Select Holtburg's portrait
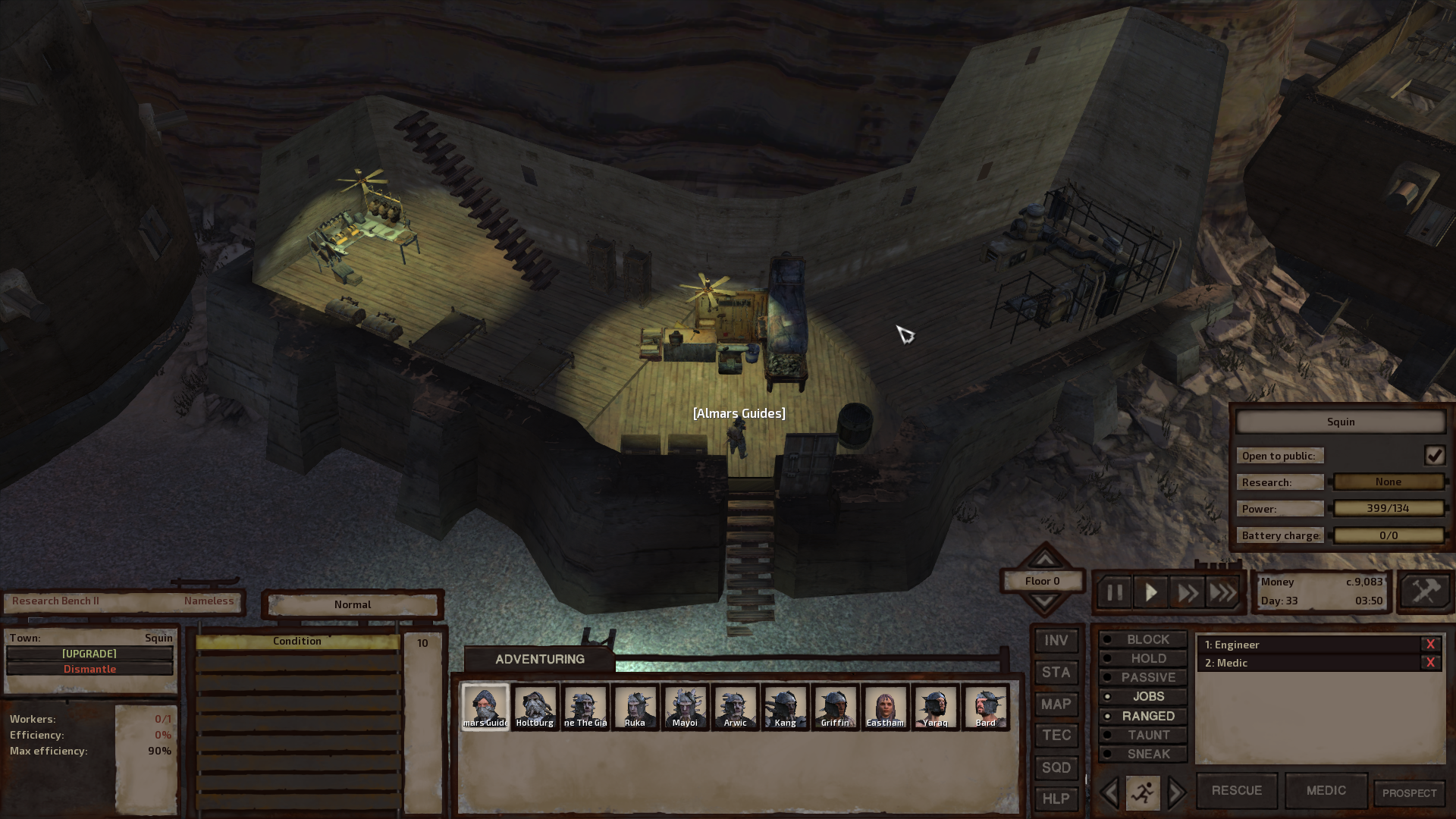 (x=535, y=707)
